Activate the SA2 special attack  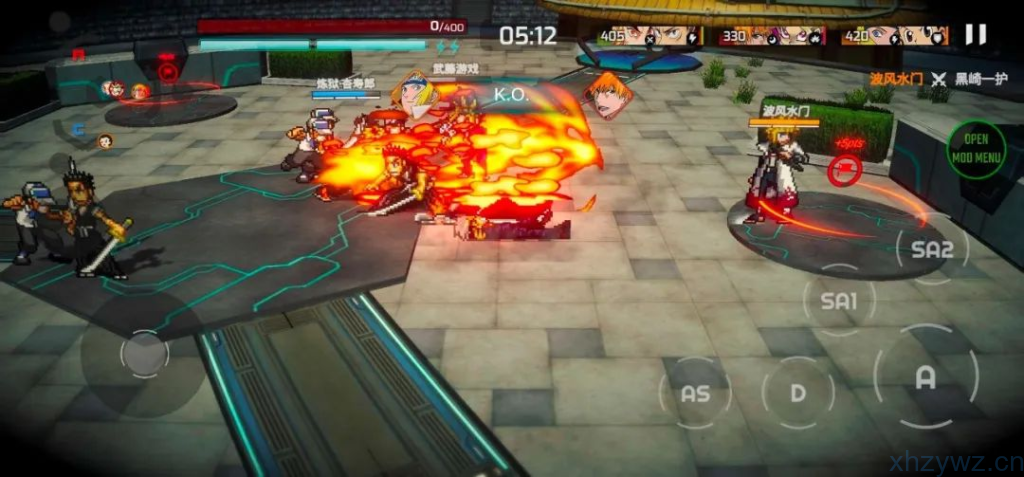pos(932,250)
